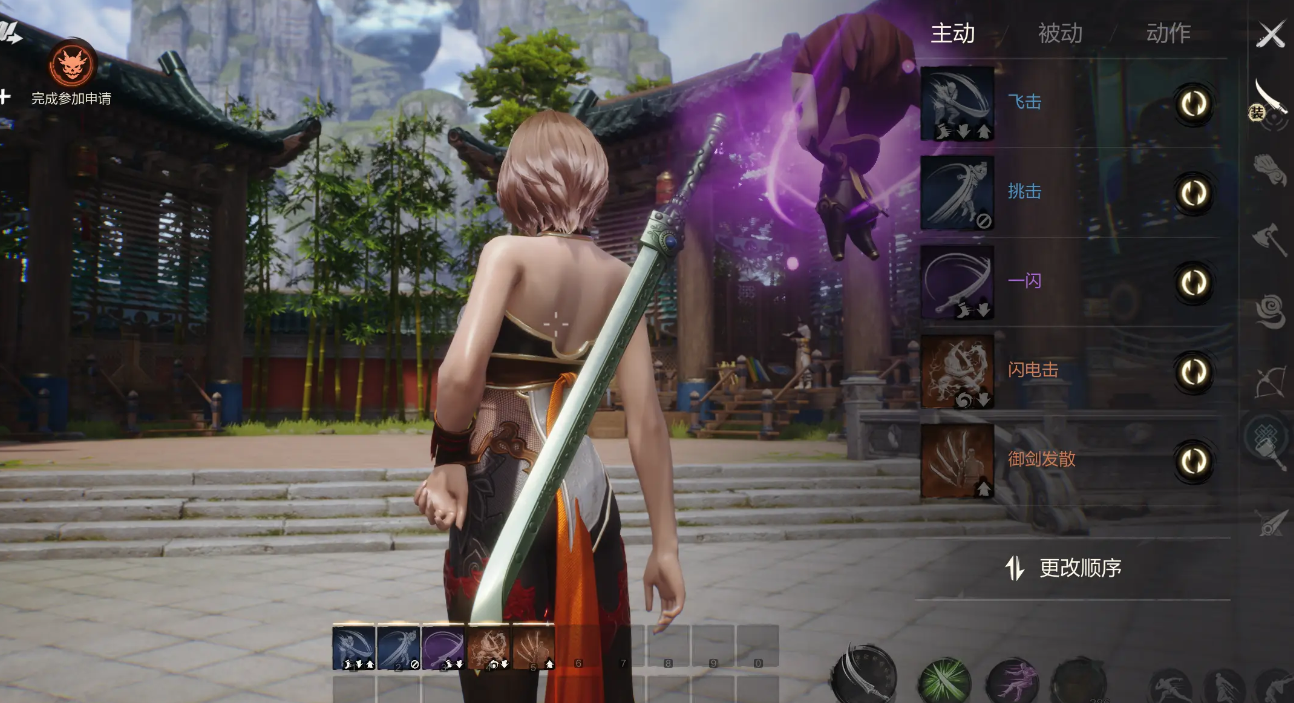The width and height of the screenshot is (1294, 703).
Task: Switch to the 主动 skills tab
Action: [x=952, y=33]
